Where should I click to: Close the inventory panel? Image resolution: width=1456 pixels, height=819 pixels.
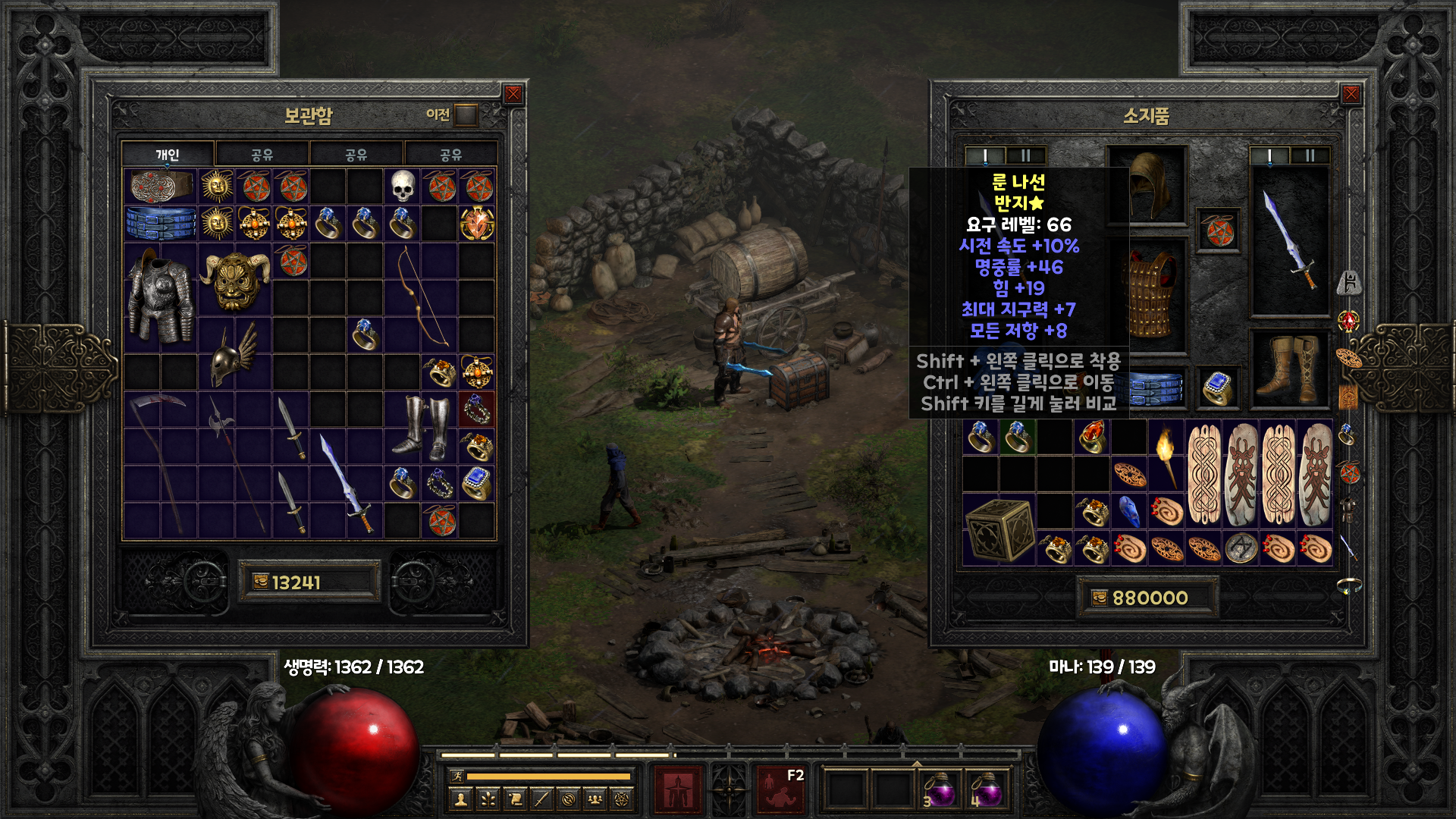pyautogui.click(x=1351, y=94)
